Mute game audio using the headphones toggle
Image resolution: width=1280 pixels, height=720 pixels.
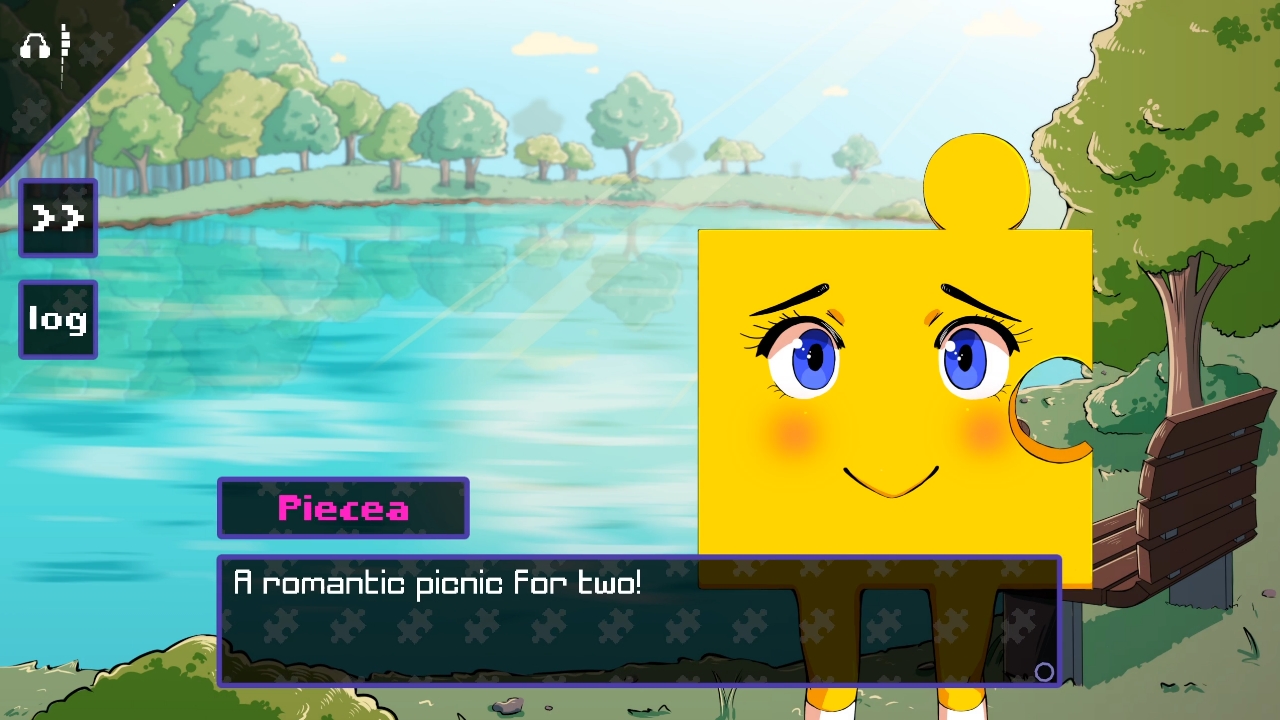(x=34, y=45)
